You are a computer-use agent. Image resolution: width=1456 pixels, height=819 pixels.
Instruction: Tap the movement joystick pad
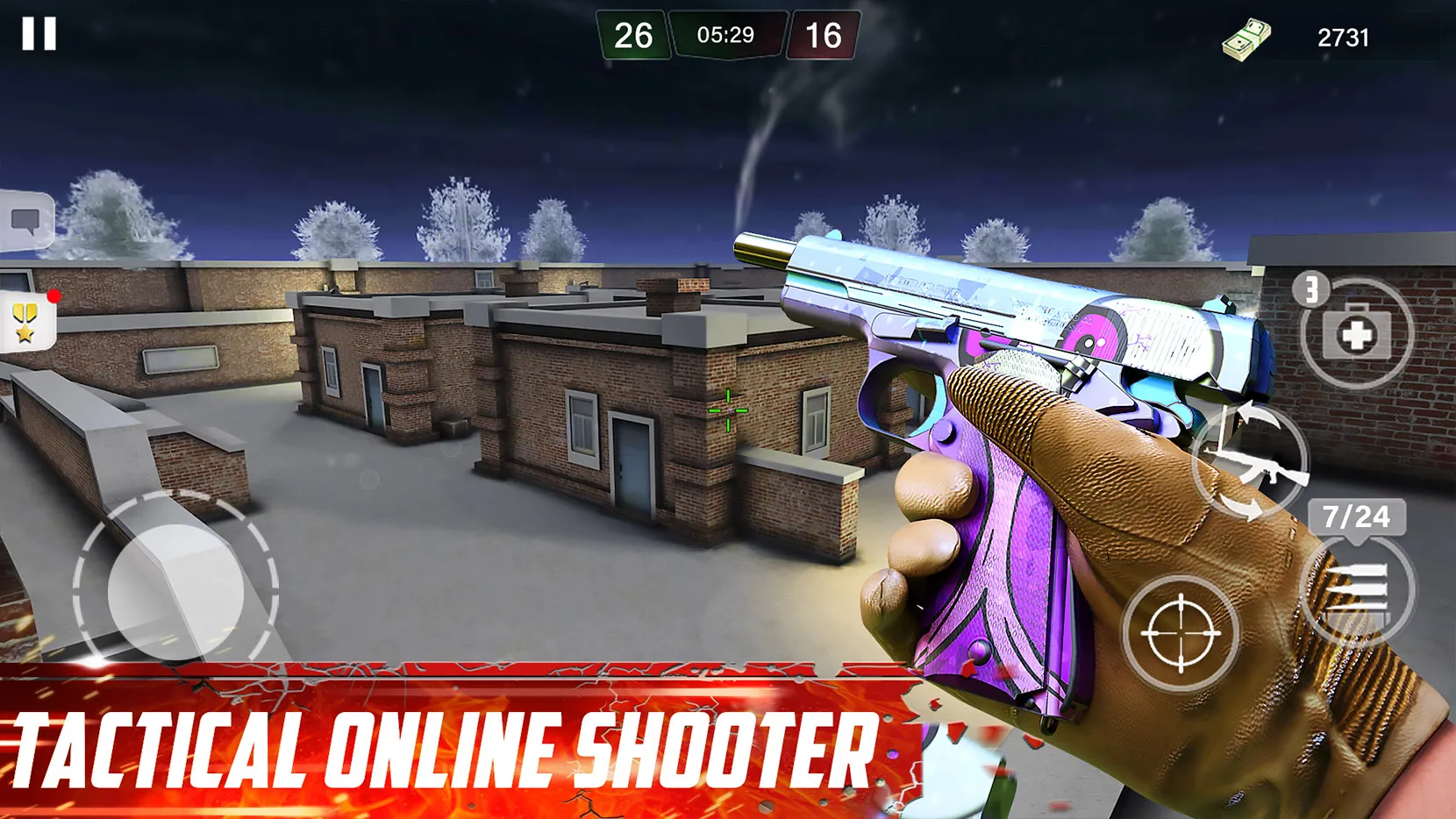pos(171,589)
